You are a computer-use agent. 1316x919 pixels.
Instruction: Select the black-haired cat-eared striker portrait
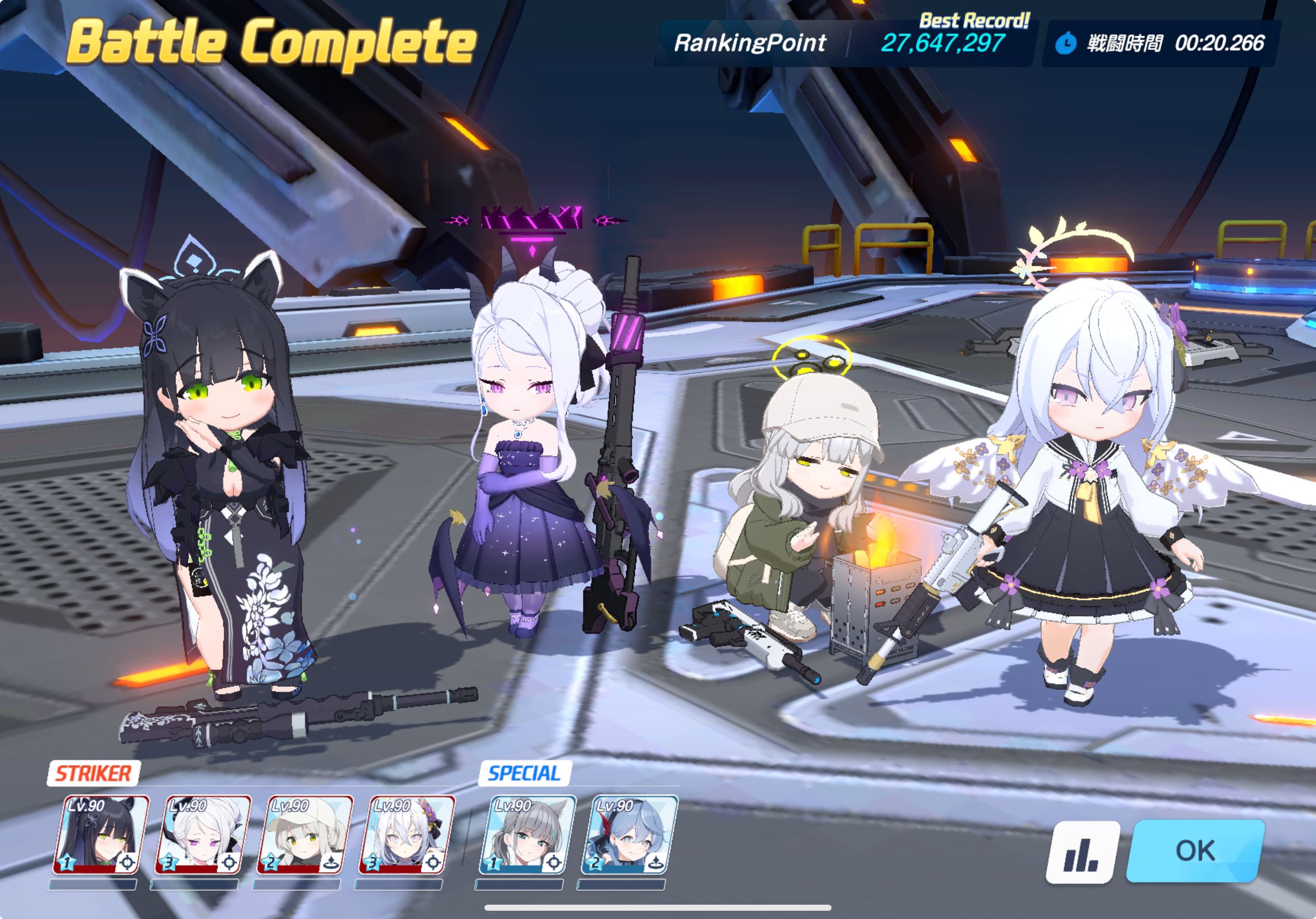pos(101,835)
